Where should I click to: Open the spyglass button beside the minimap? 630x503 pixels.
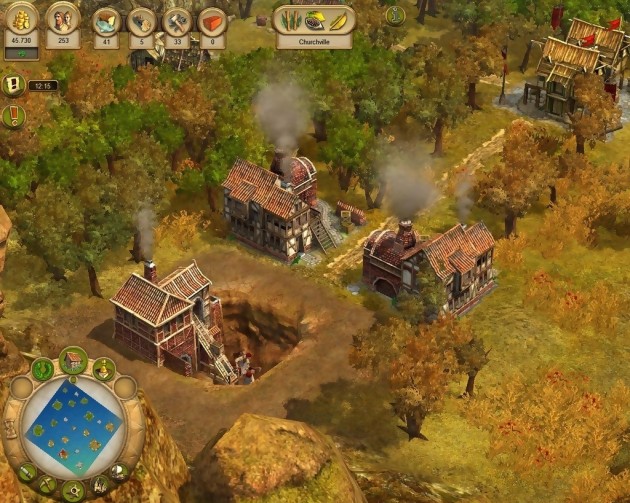click(x=27, y=471)
